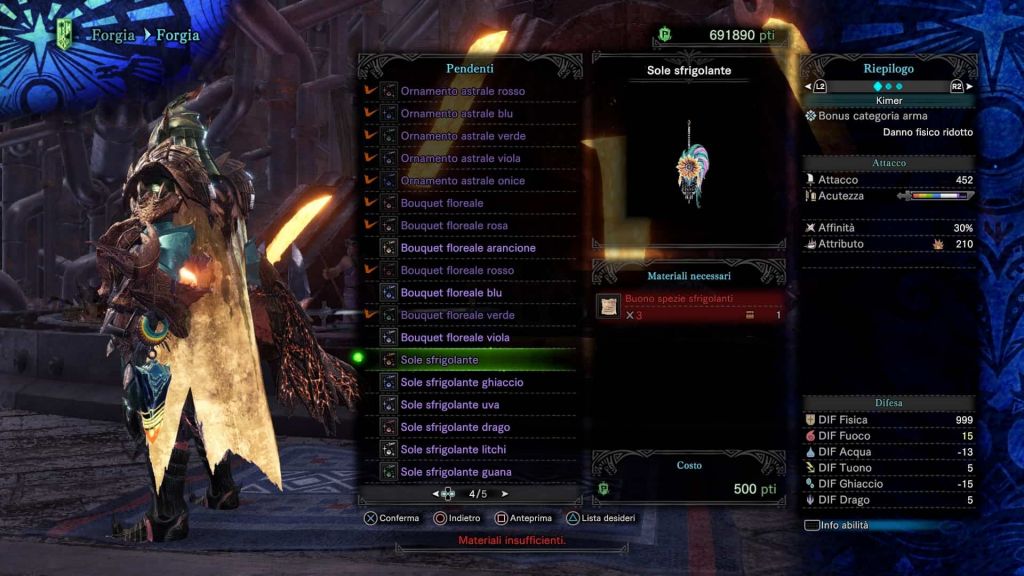Switch Riepilogo to the next page
1024x576 pixels.
[x=968, y=87]
